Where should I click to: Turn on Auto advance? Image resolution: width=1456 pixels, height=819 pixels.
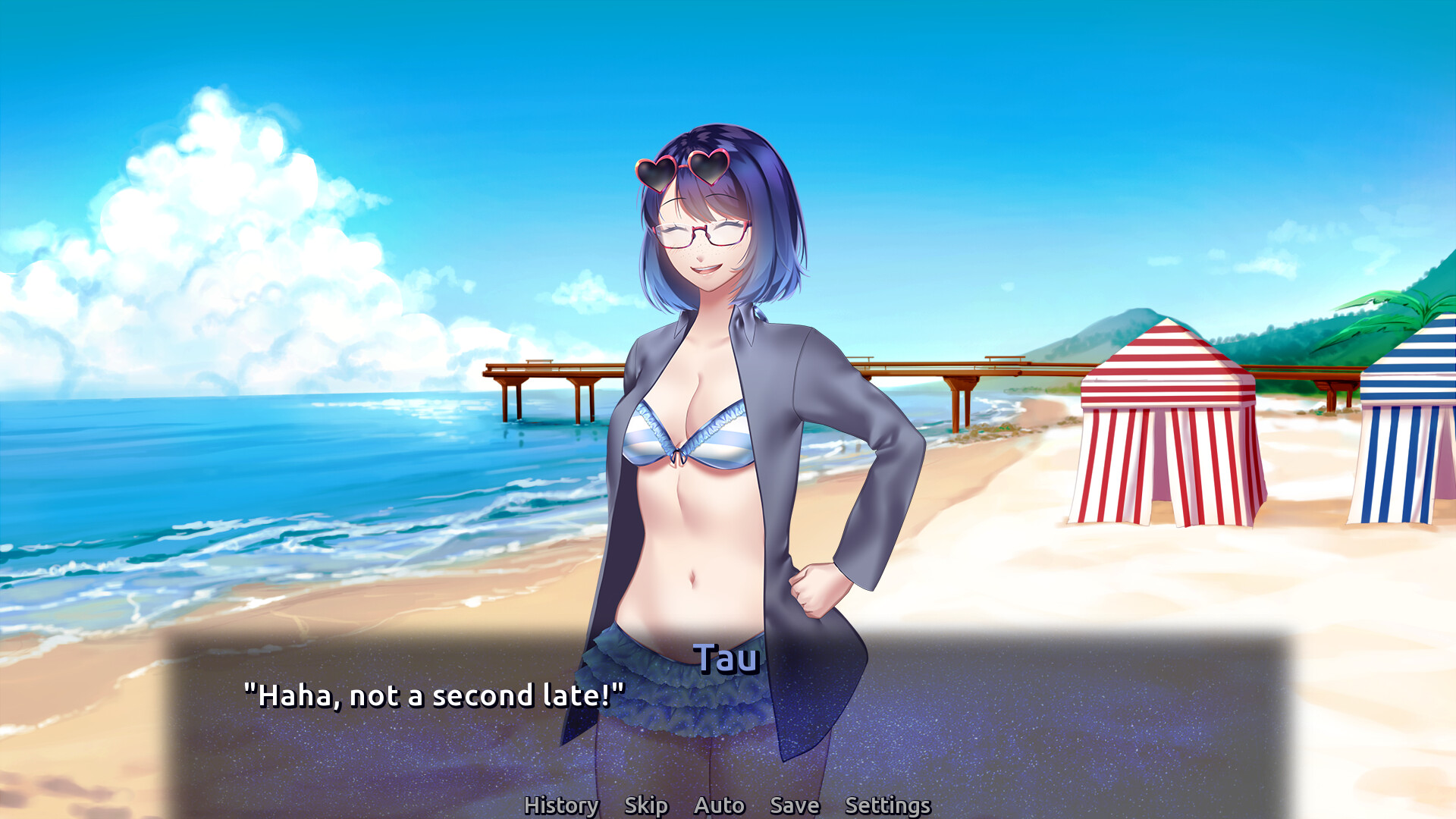coord(719,805)
